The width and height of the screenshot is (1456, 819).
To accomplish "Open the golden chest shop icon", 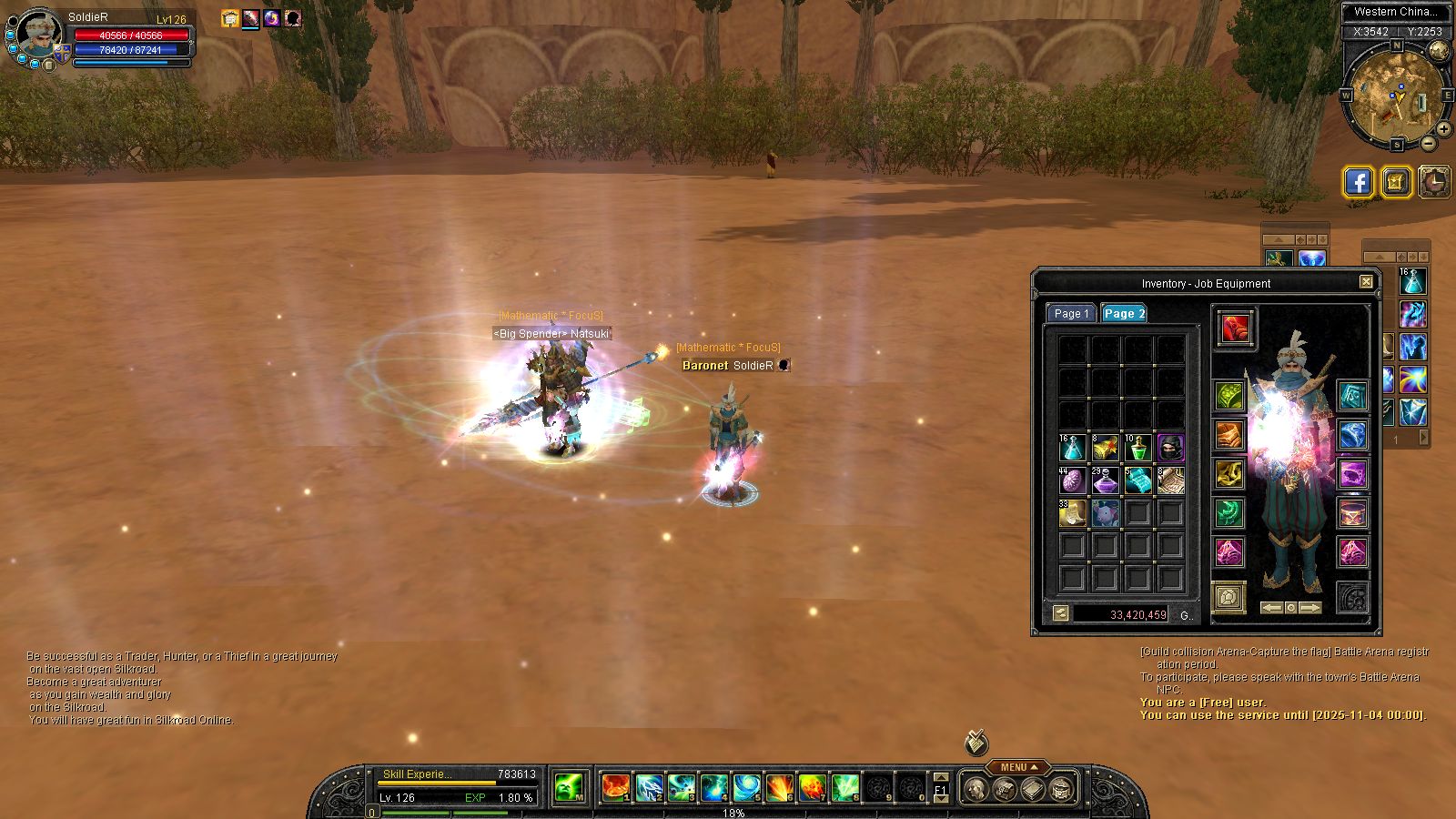I will point(1396,182).
